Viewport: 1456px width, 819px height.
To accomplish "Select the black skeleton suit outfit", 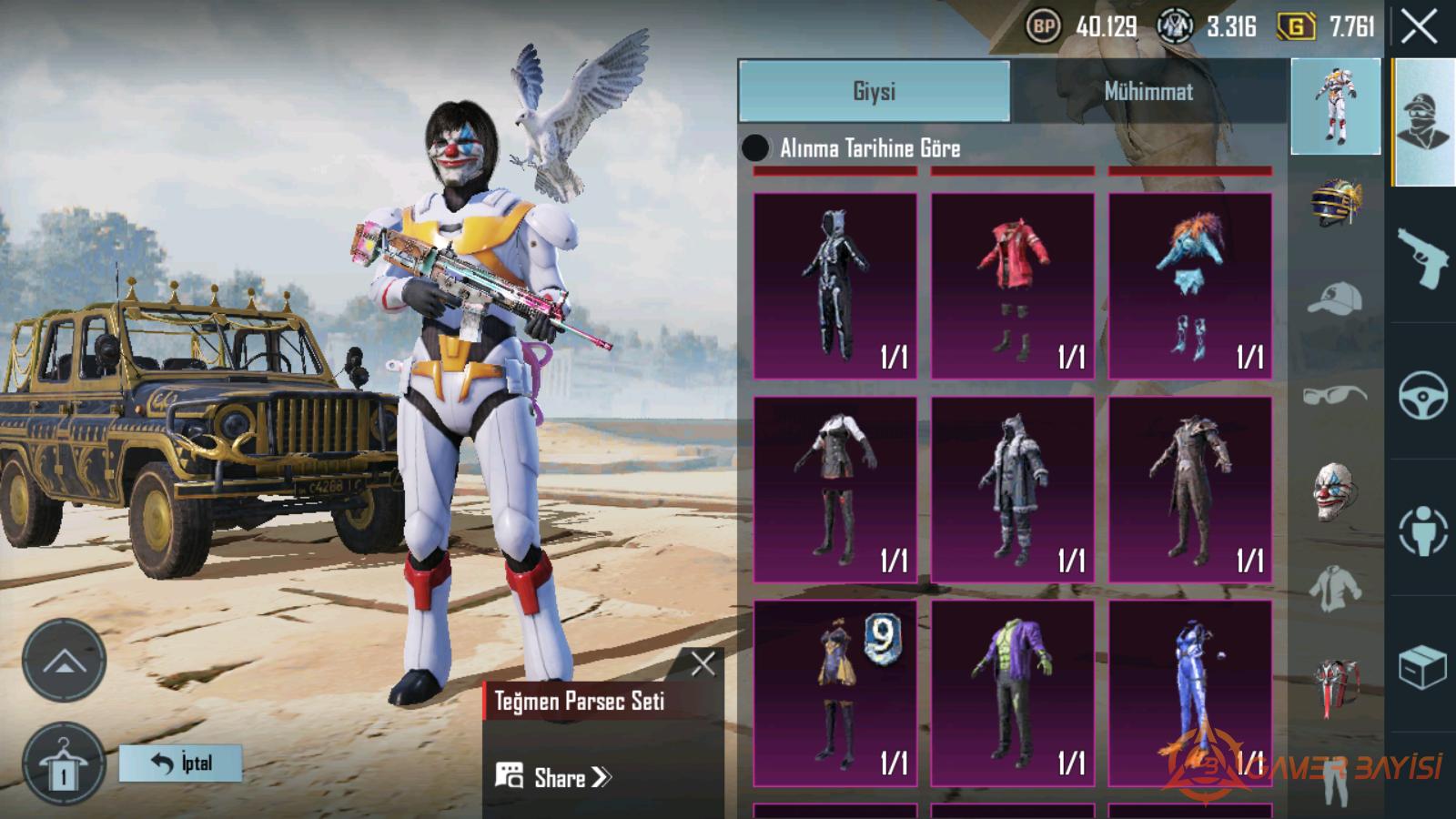I will (834, 285).
